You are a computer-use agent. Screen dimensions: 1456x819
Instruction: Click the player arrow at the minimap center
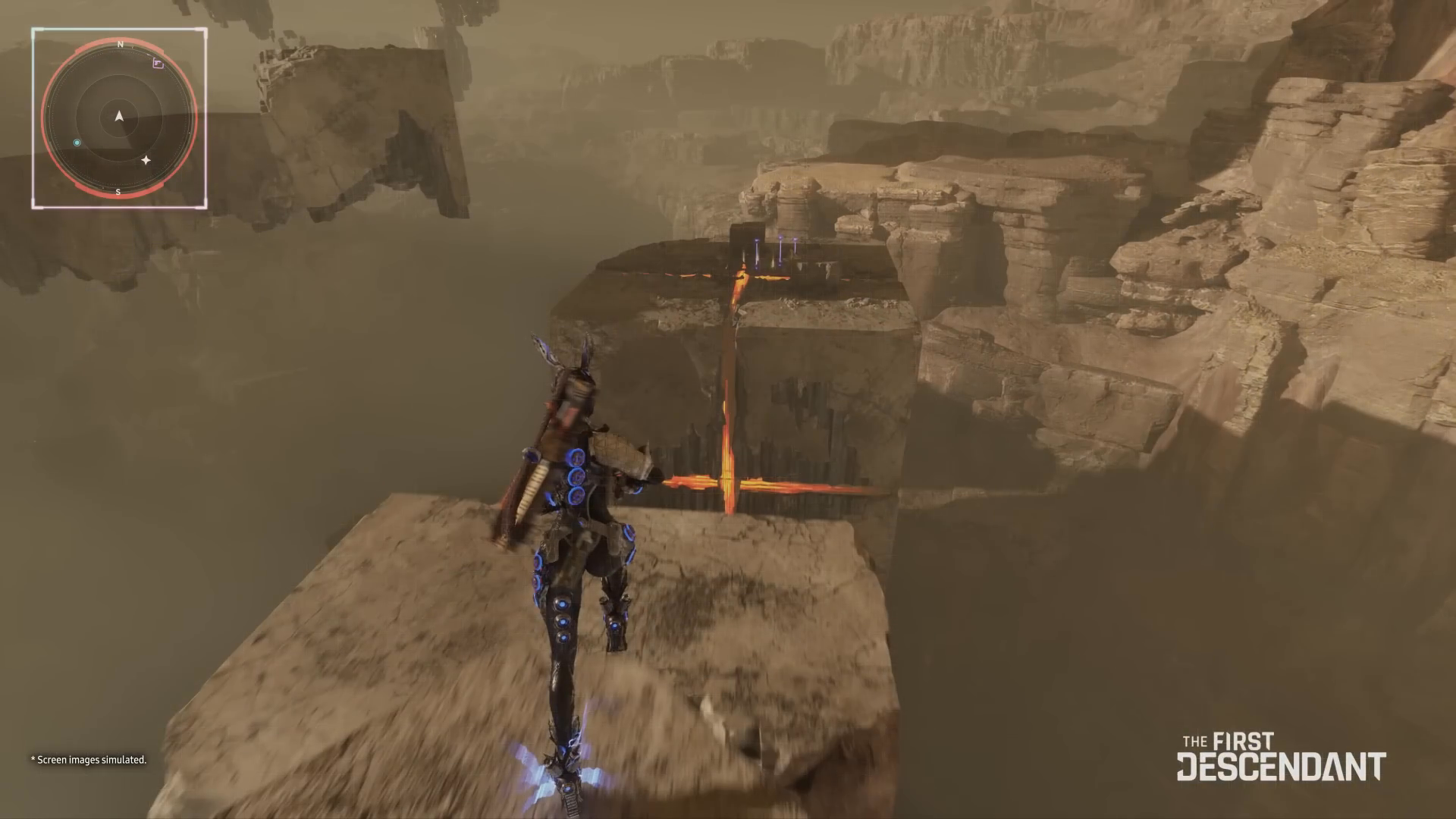(119, 116)
